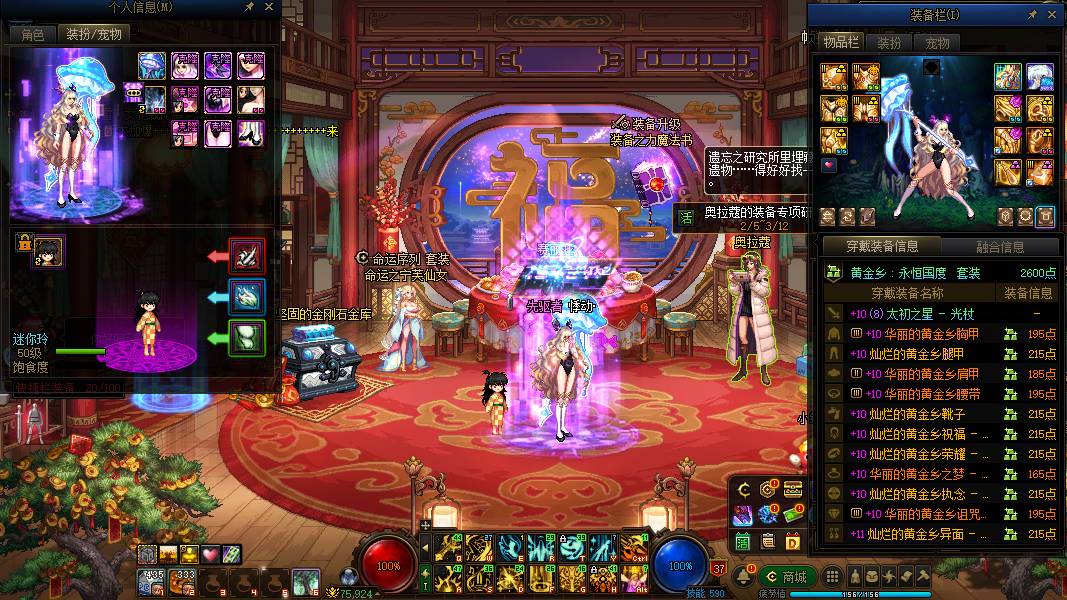The height and width of the screenshot is (600, 1067).
Task: Switch to the 宠物 tab in 装备栏
Action: (x=937, y=43)
